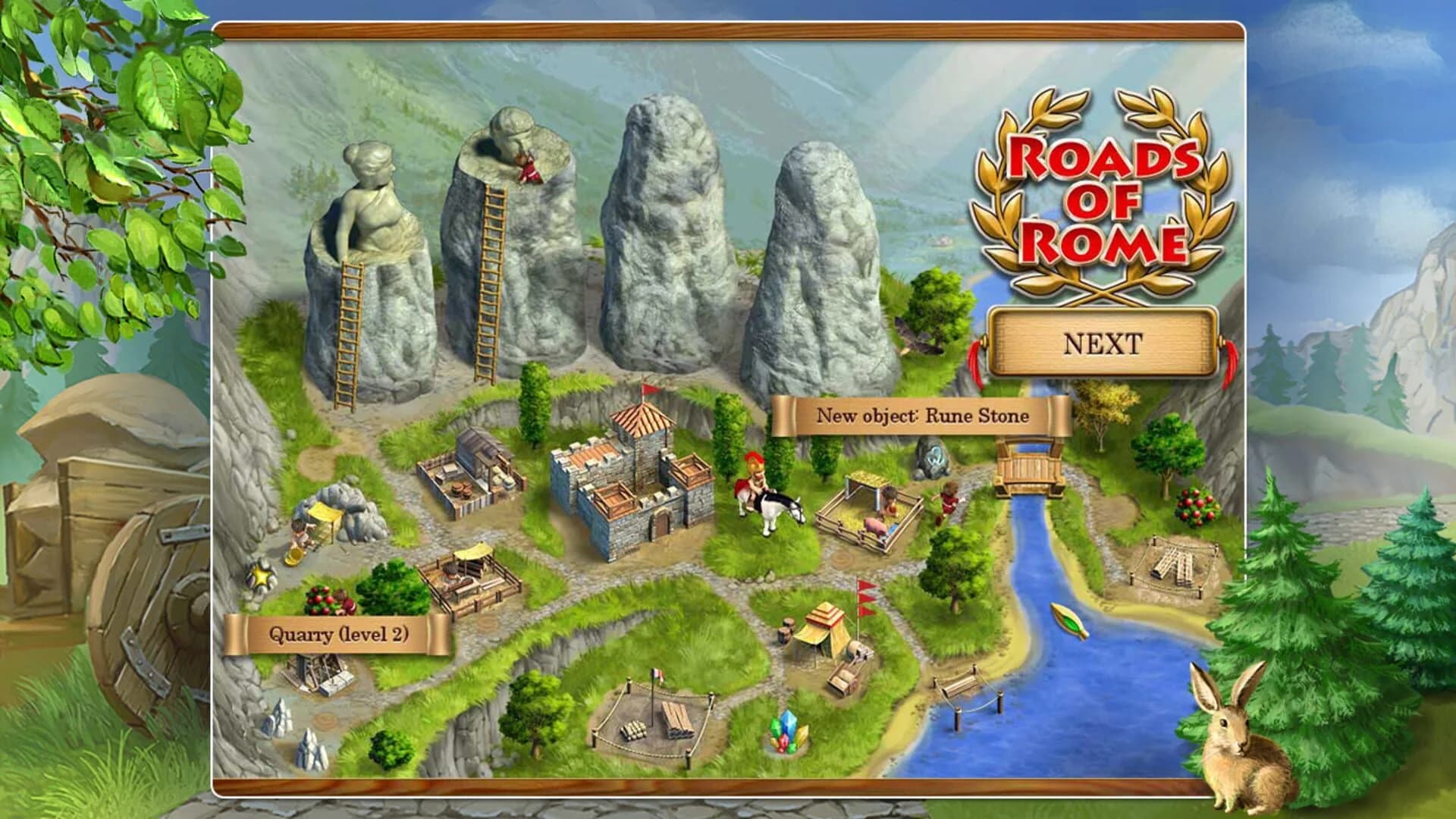Click the New object Rune Stone banner
This screenshot has height=819, width=1456.
coord(921,416)
